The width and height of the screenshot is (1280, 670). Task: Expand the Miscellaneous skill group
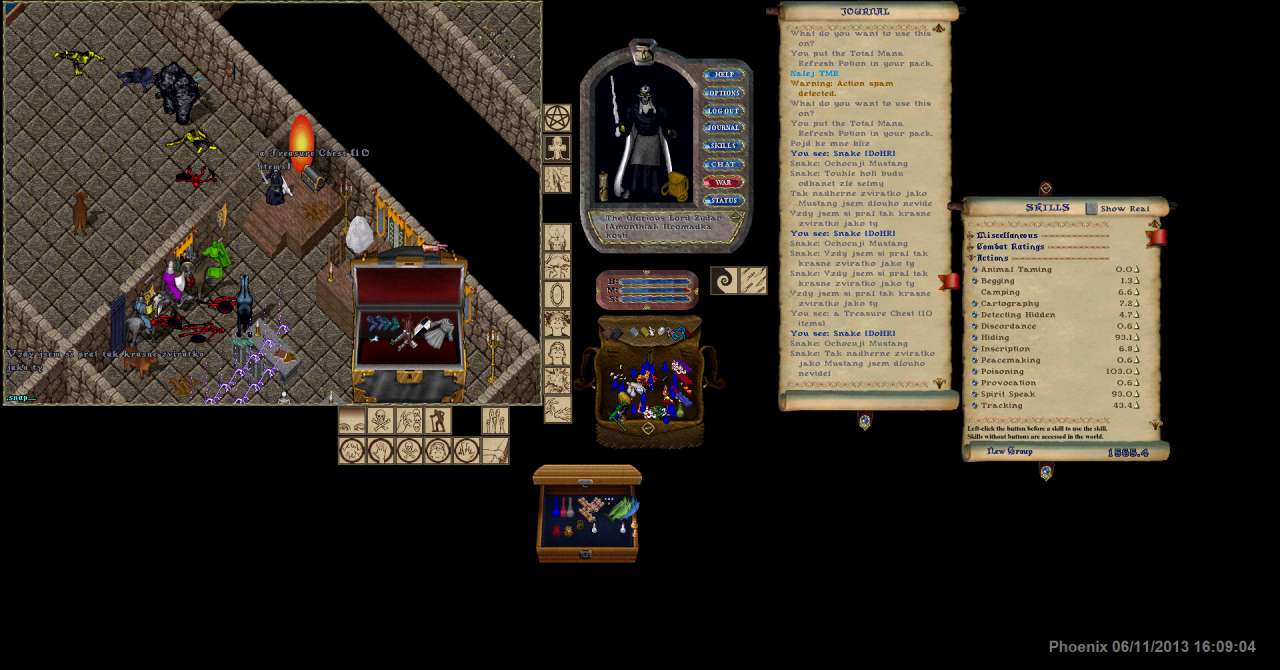click(970, 236)
